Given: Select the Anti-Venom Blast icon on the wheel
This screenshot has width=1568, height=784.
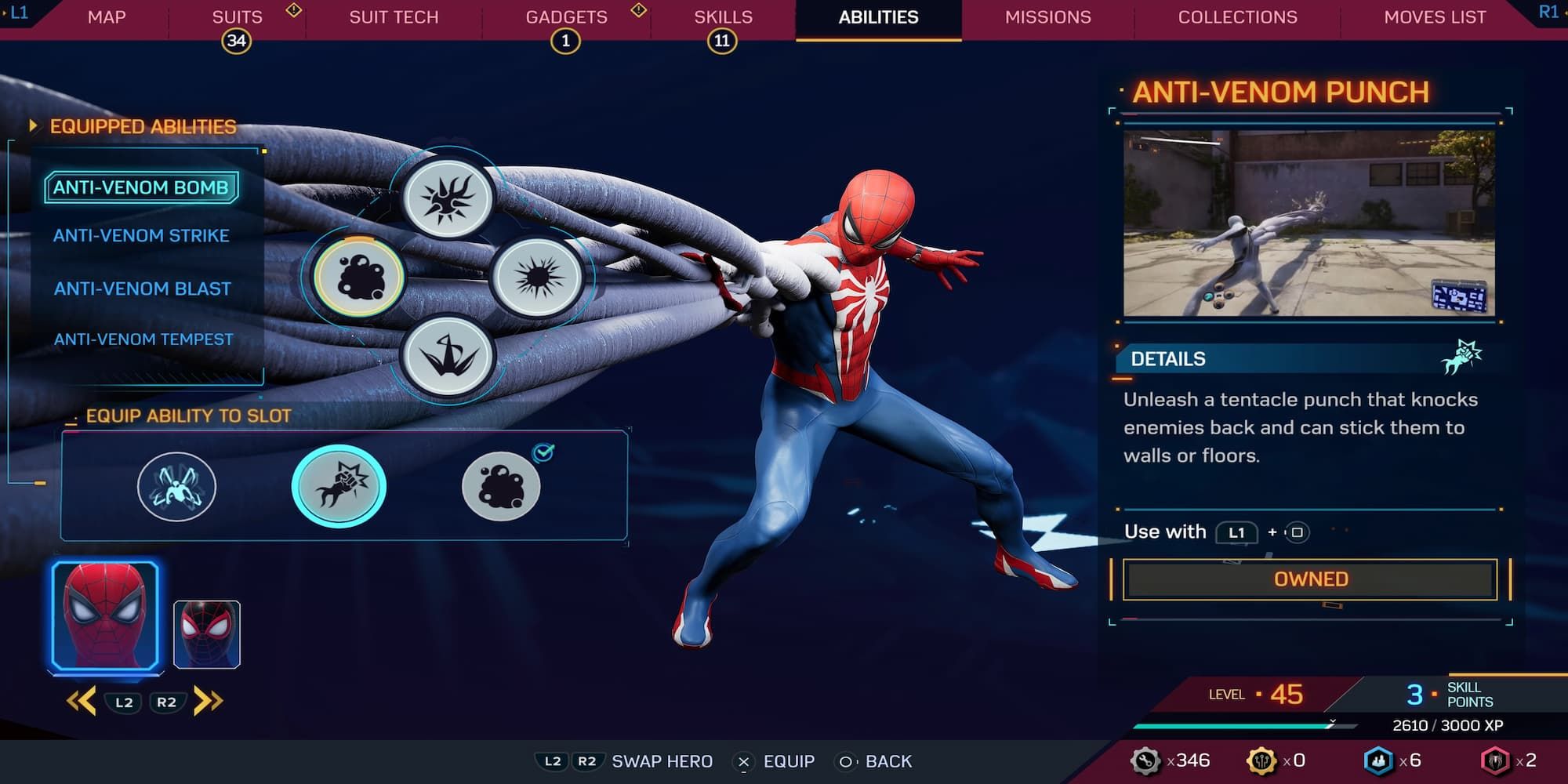Looking at the screenshot, I should click(538, 279).
